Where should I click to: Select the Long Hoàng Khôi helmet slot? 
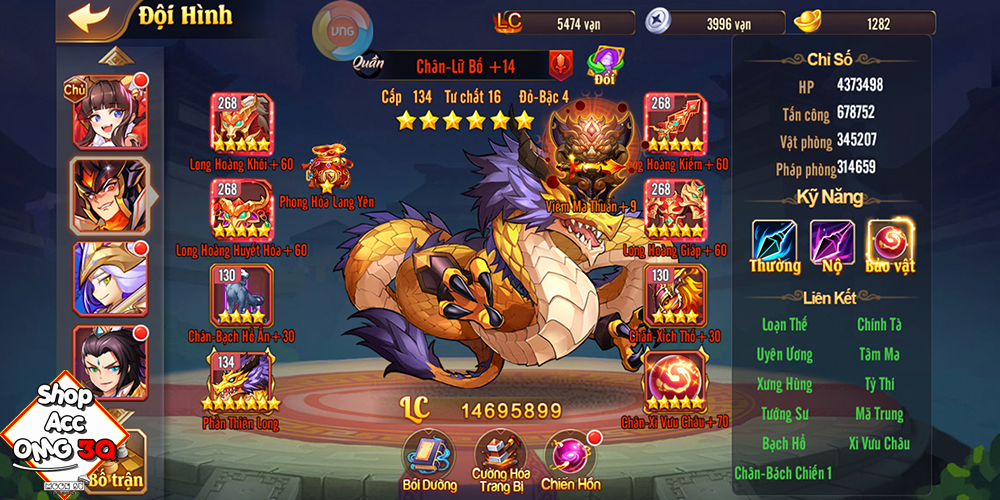click(x=241, y=124)
